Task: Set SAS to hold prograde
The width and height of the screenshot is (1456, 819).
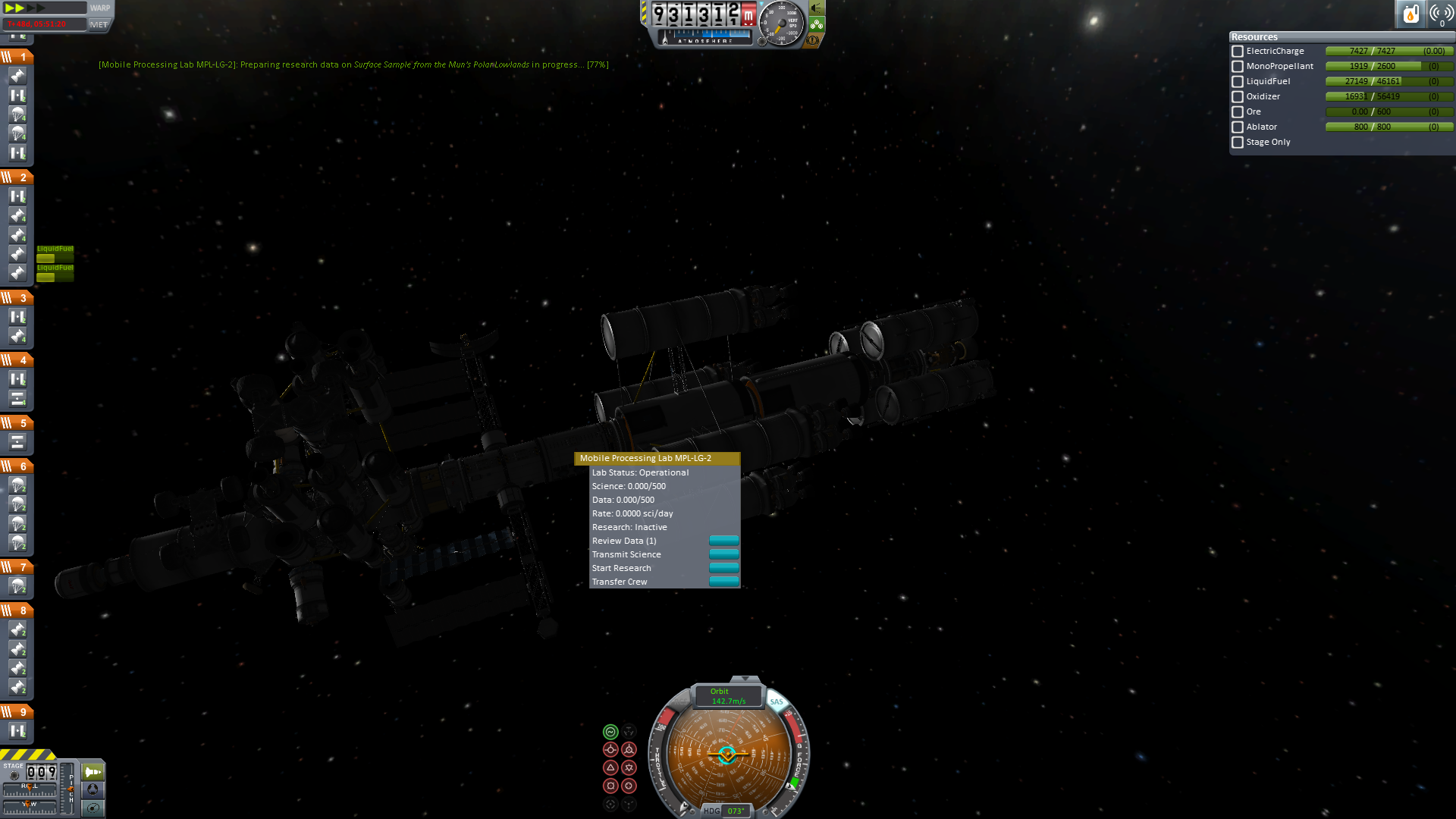Action: click(610, 750)
